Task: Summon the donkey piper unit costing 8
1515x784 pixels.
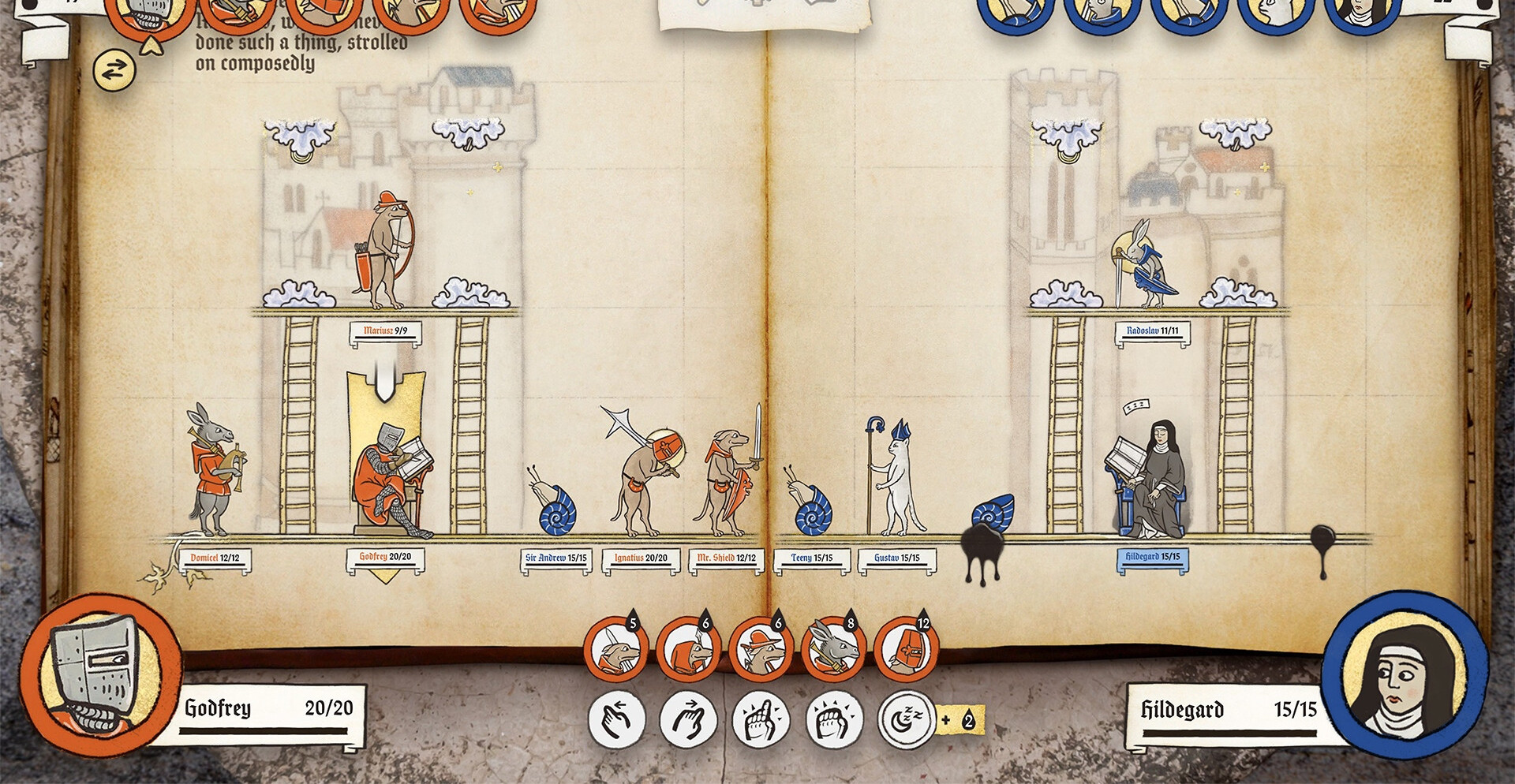Action: 834,650
